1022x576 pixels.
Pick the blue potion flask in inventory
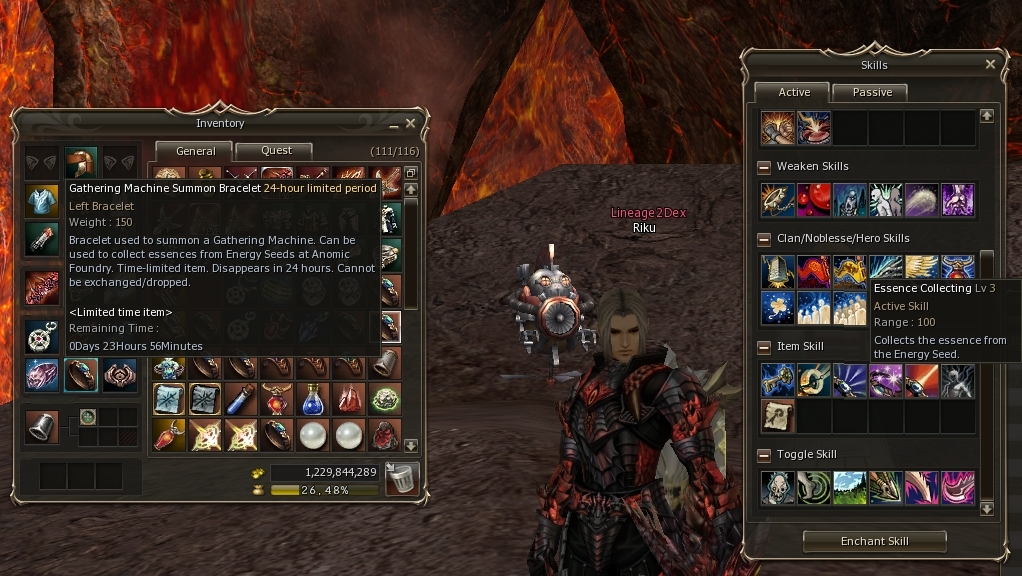tap(314, 399)
